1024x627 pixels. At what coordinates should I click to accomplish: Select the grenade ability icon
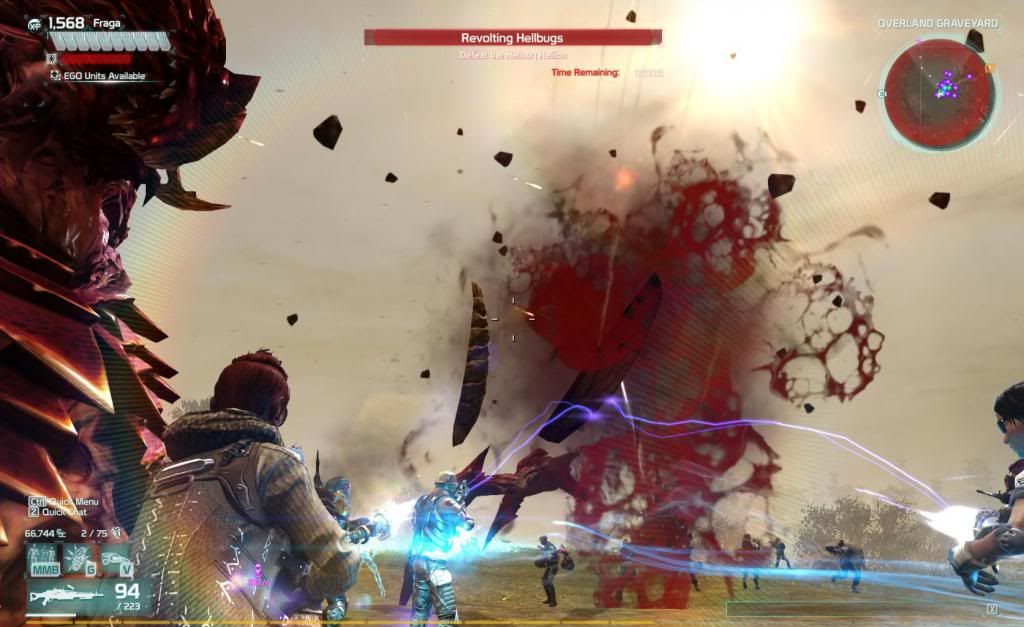[x=77, y=558]
